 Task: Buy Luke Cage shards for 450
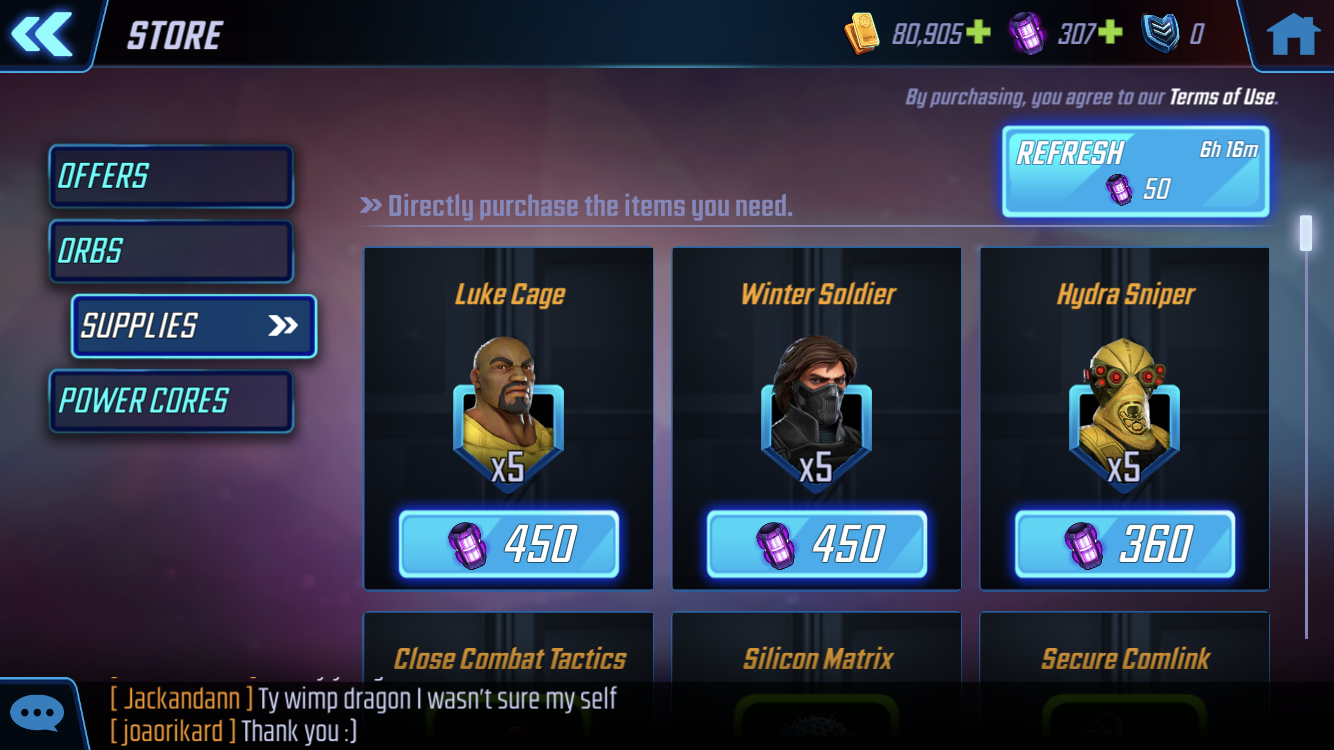click(508, 544)
